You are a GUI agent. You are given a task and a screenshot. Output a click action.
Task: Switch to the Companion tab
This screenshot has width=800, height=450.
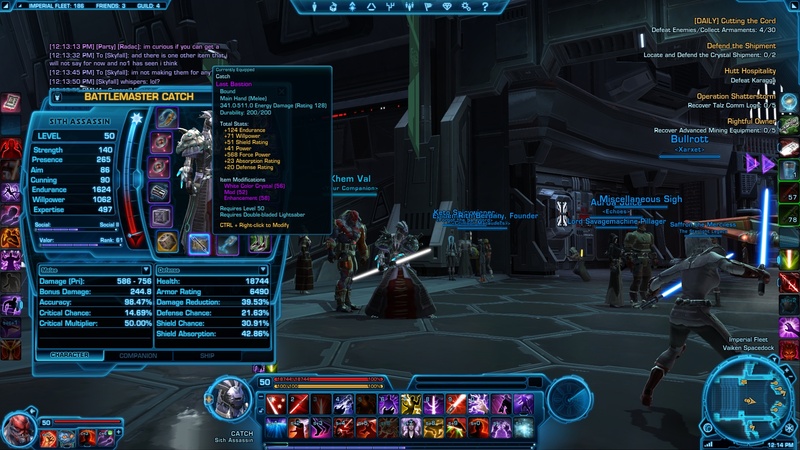[x=137, y=355]
